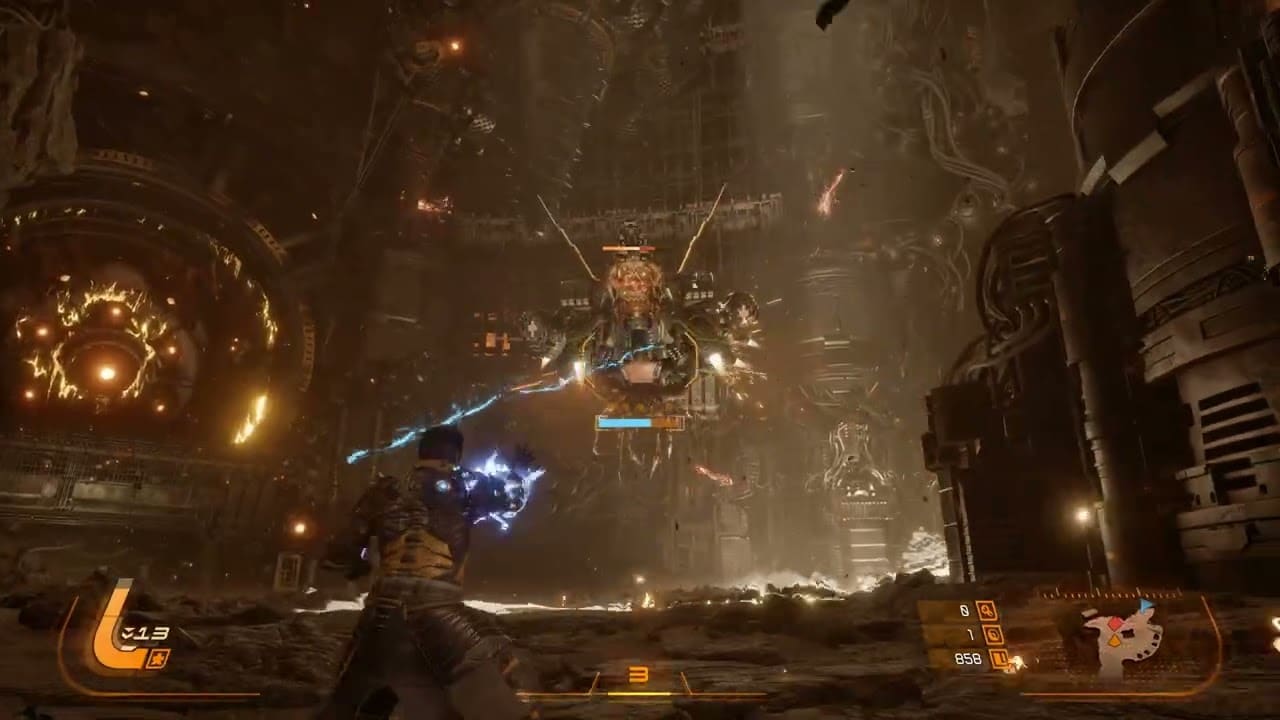Viewport: 1280px width, 720px height.
Task: Select the grenade icon next to the 0 count
Action: pyautogui.click(x=987, y=611)
